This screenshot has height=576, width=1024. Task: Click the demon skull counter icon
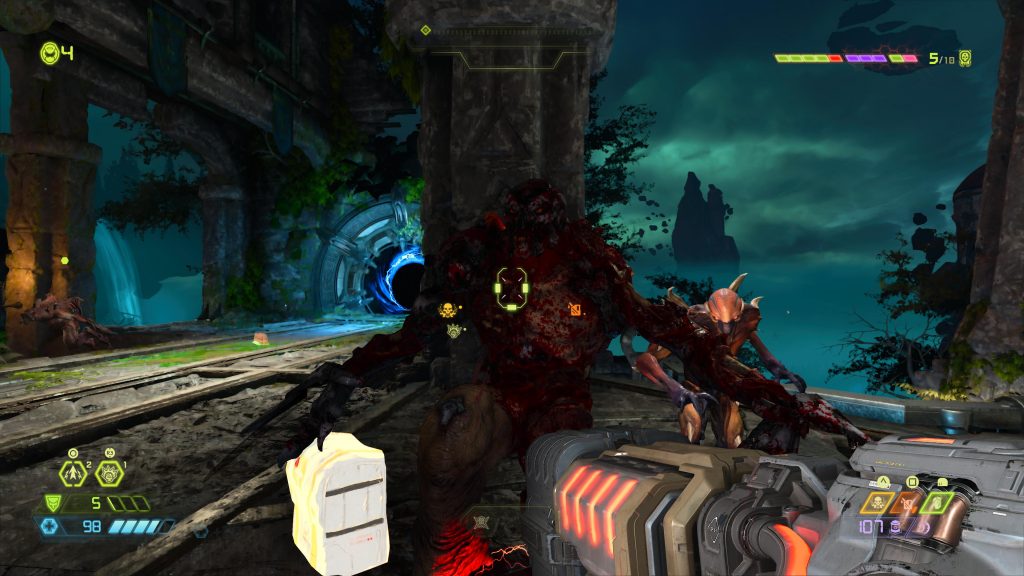pyautogui.click(x=965, y=58)
